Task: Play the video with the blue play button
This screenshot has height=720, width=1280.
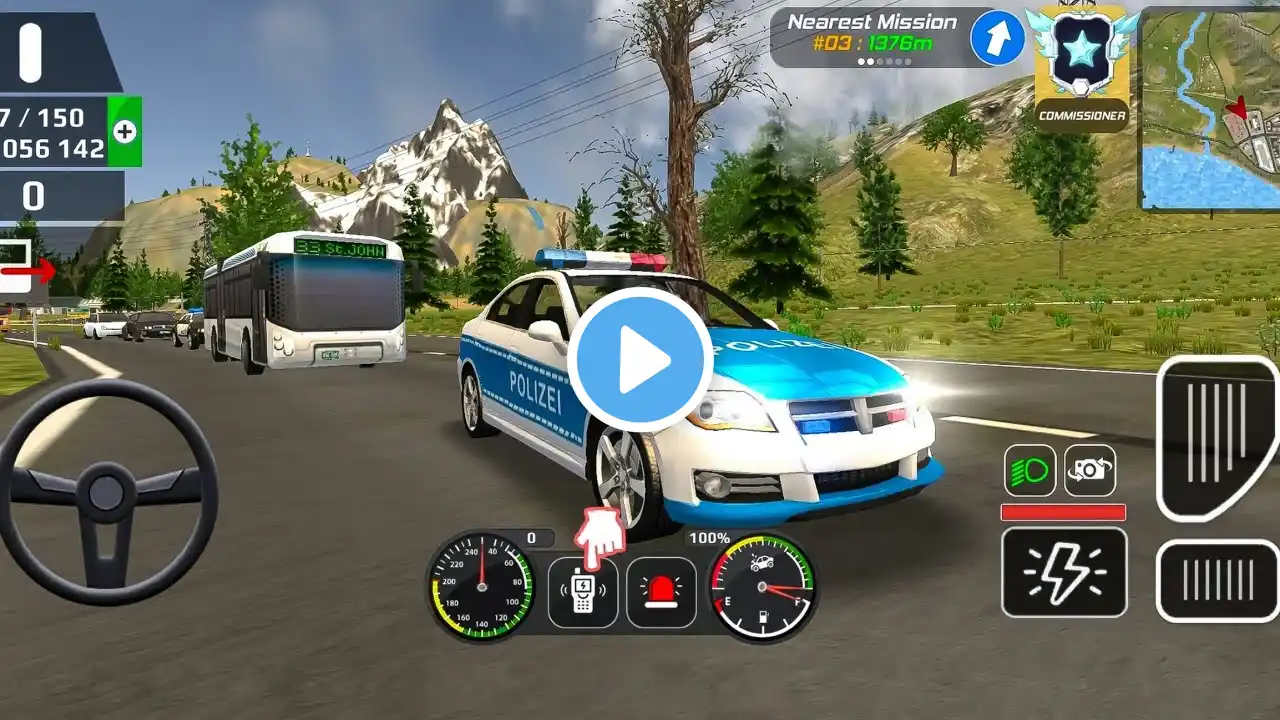Action: [x=640, y=360]
